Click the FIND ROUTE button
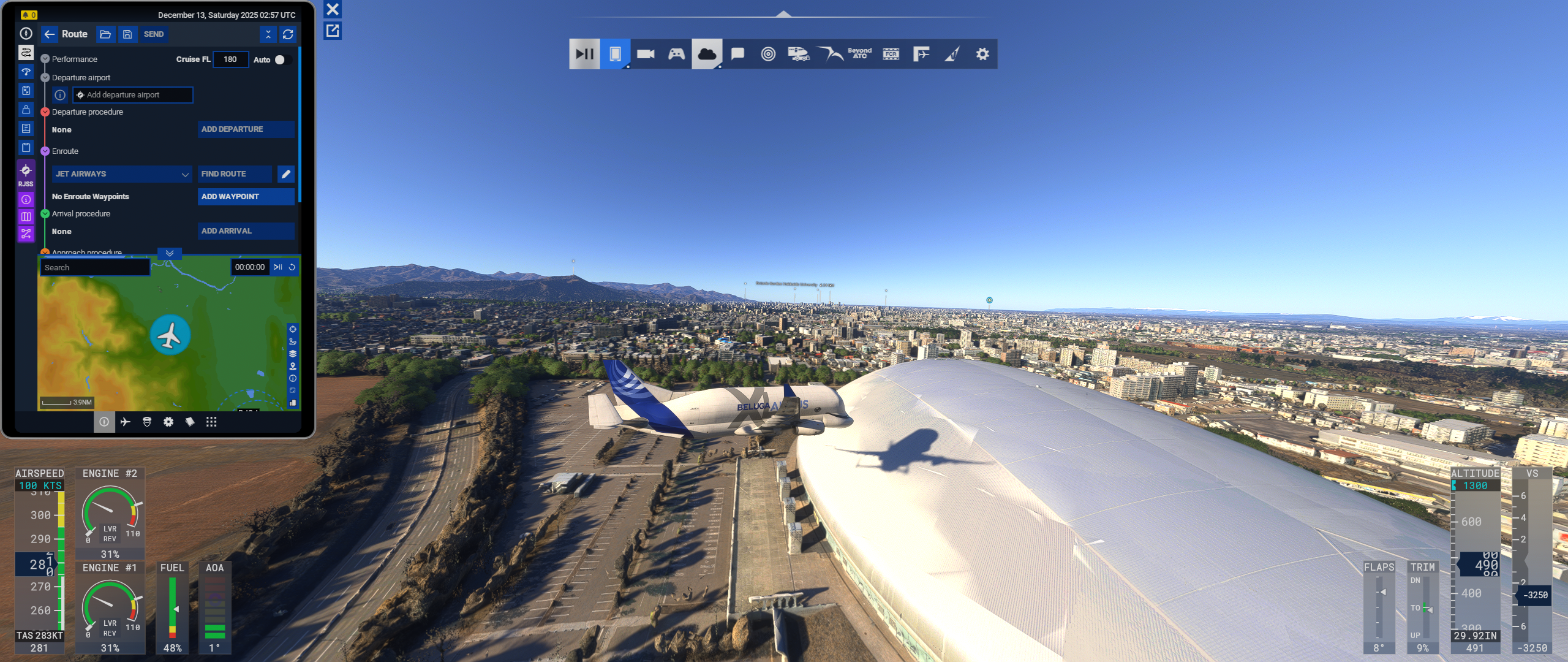This screenshot has width=1568, height=662. pos(235,174)
